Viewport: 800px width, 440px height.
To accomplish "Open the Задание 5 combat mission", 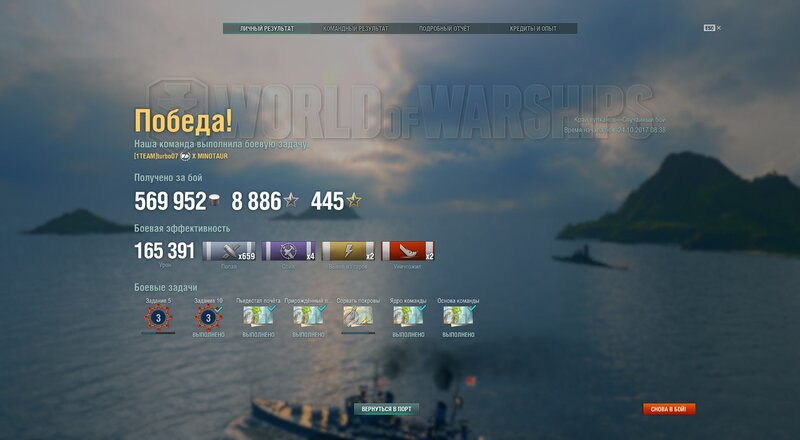I will [x=157, y=317].
